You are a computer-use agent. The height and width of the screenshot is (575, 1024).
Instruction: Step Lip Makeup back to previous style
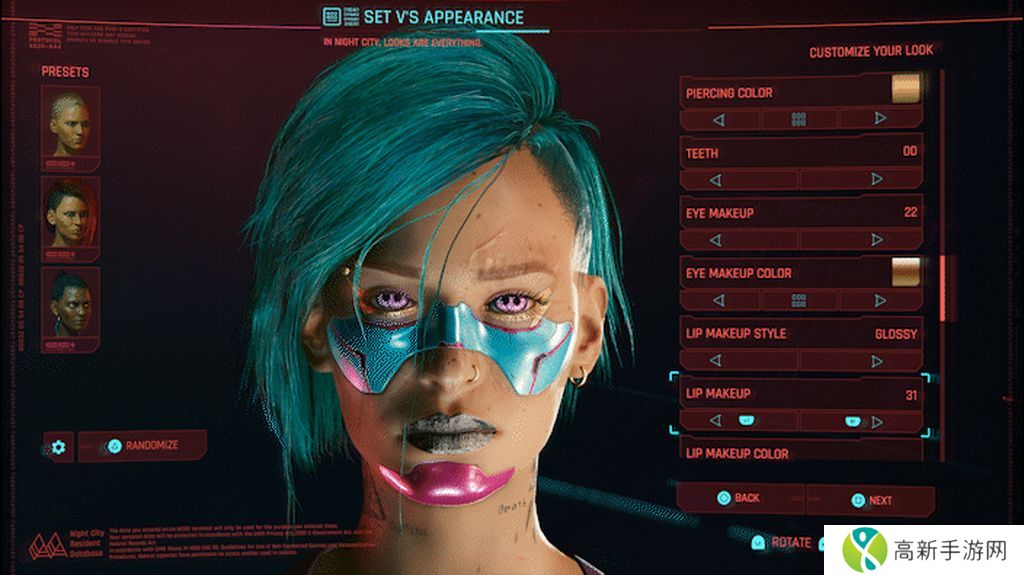tap(715, 421)
